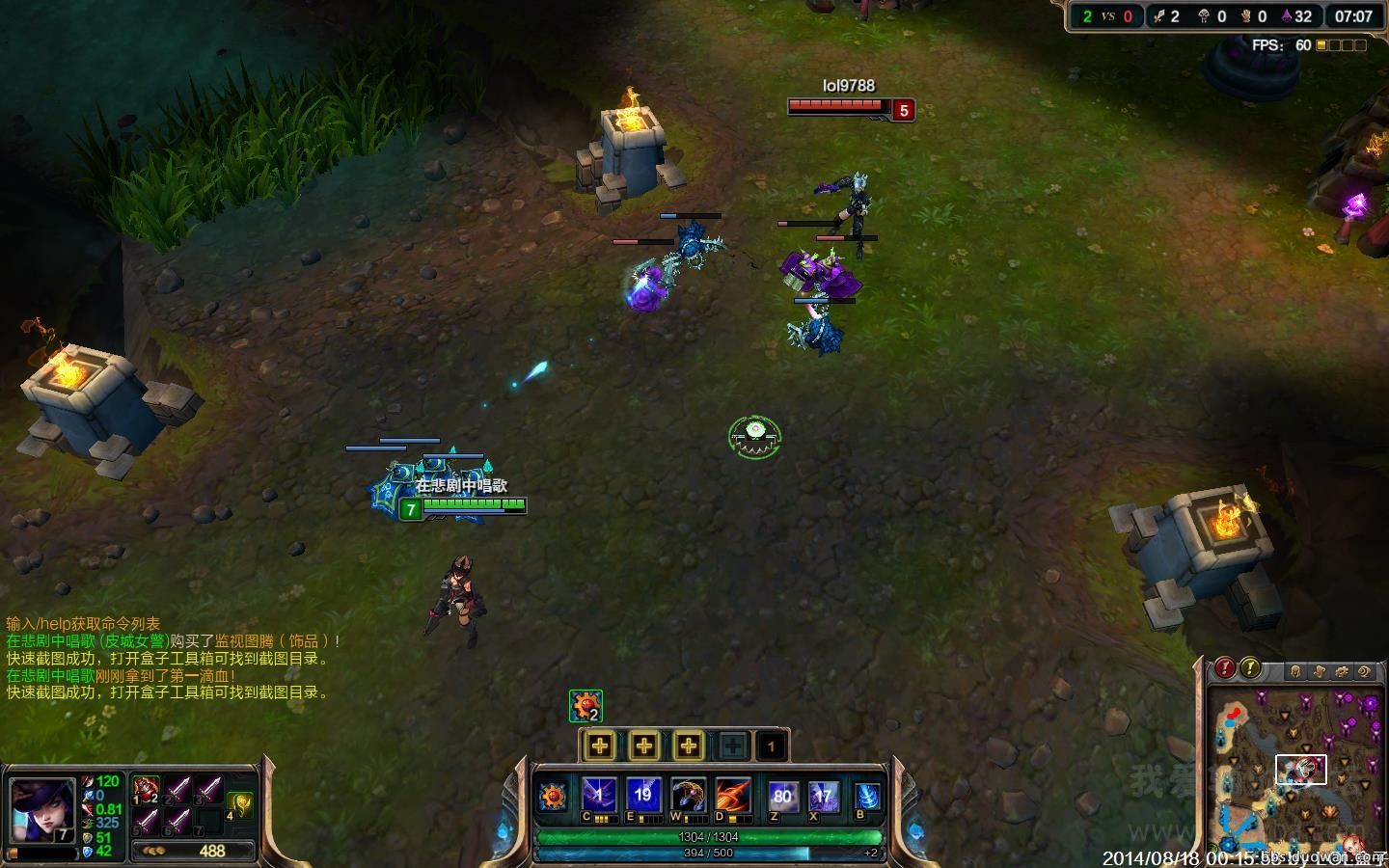1389x868 pixels.
Task: Click the minimap
Action: pos(1293,772)
